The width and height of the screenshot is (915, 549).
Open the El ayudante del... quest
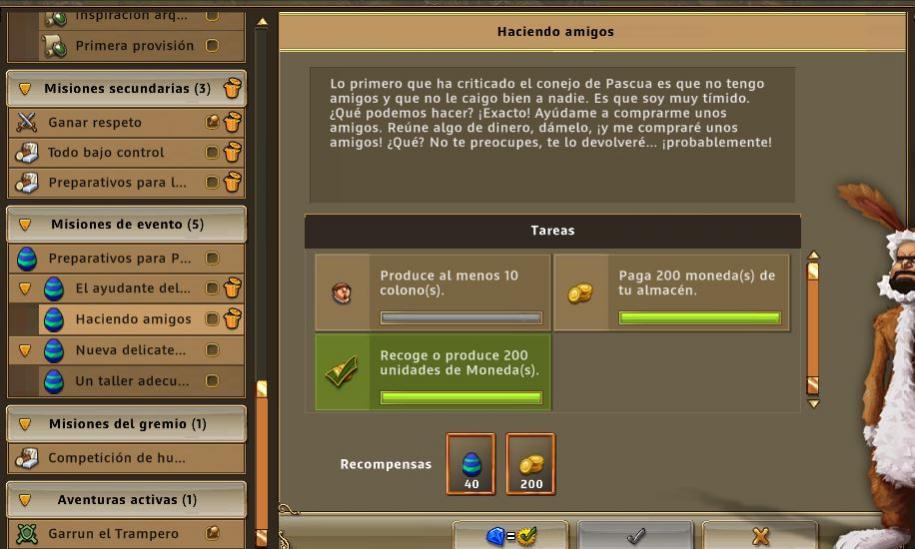(x=133, y=289)
